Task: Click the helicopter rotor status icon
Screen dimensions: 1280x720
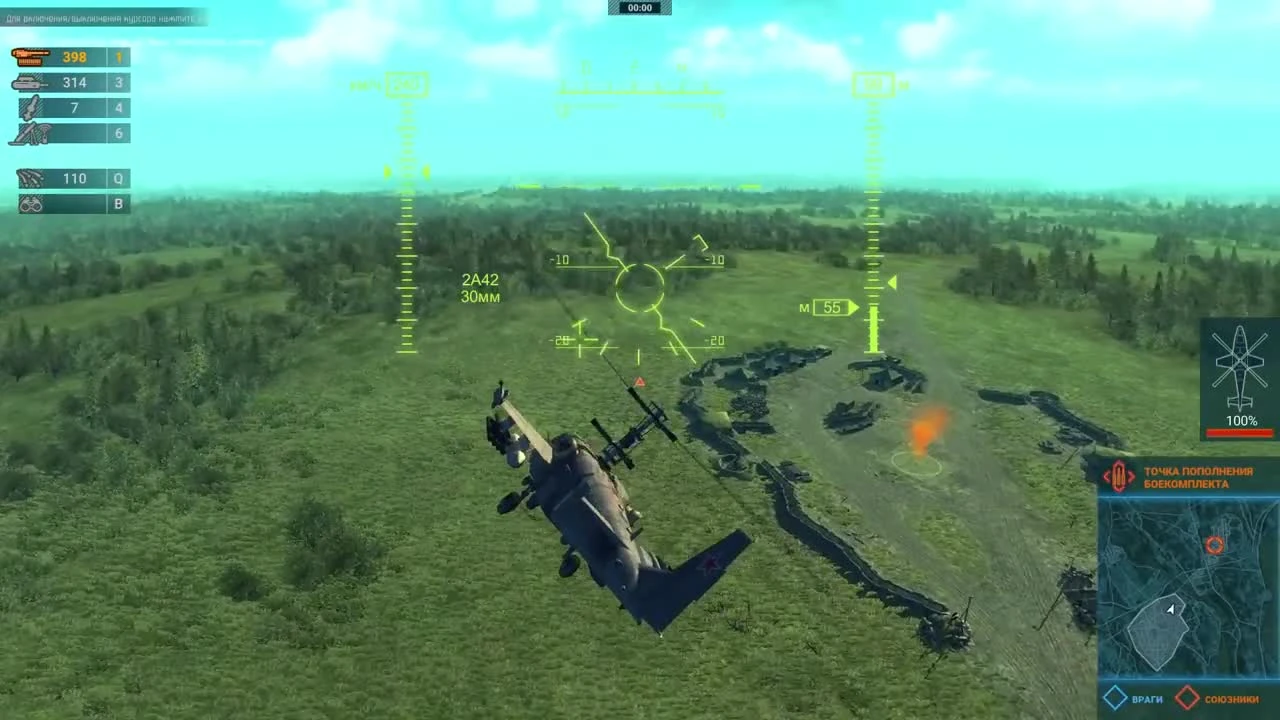Action: [1240, 363]
